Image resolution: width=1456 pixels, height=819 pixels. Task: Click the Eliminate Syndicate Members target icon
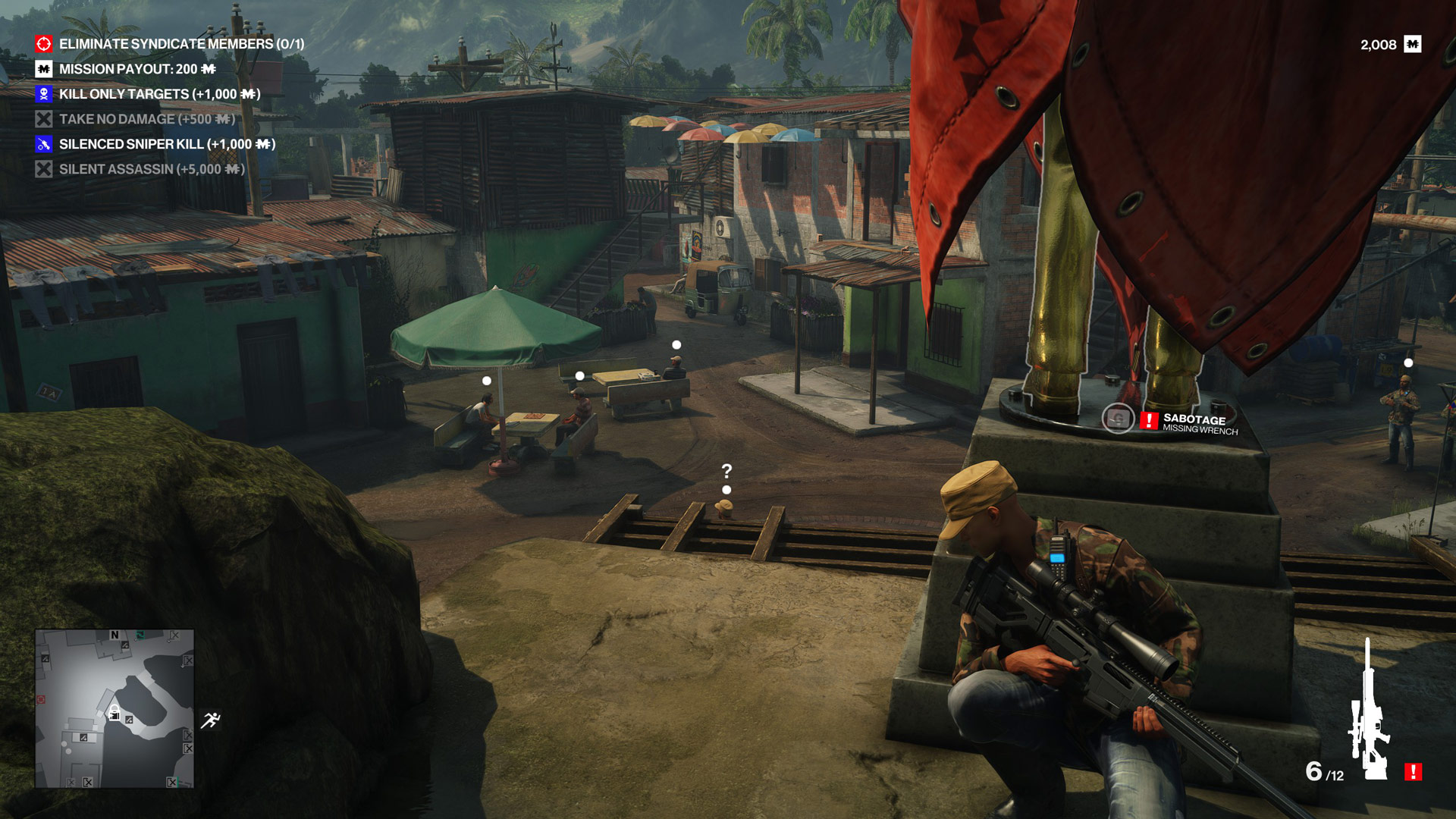(x=42, y=45)
